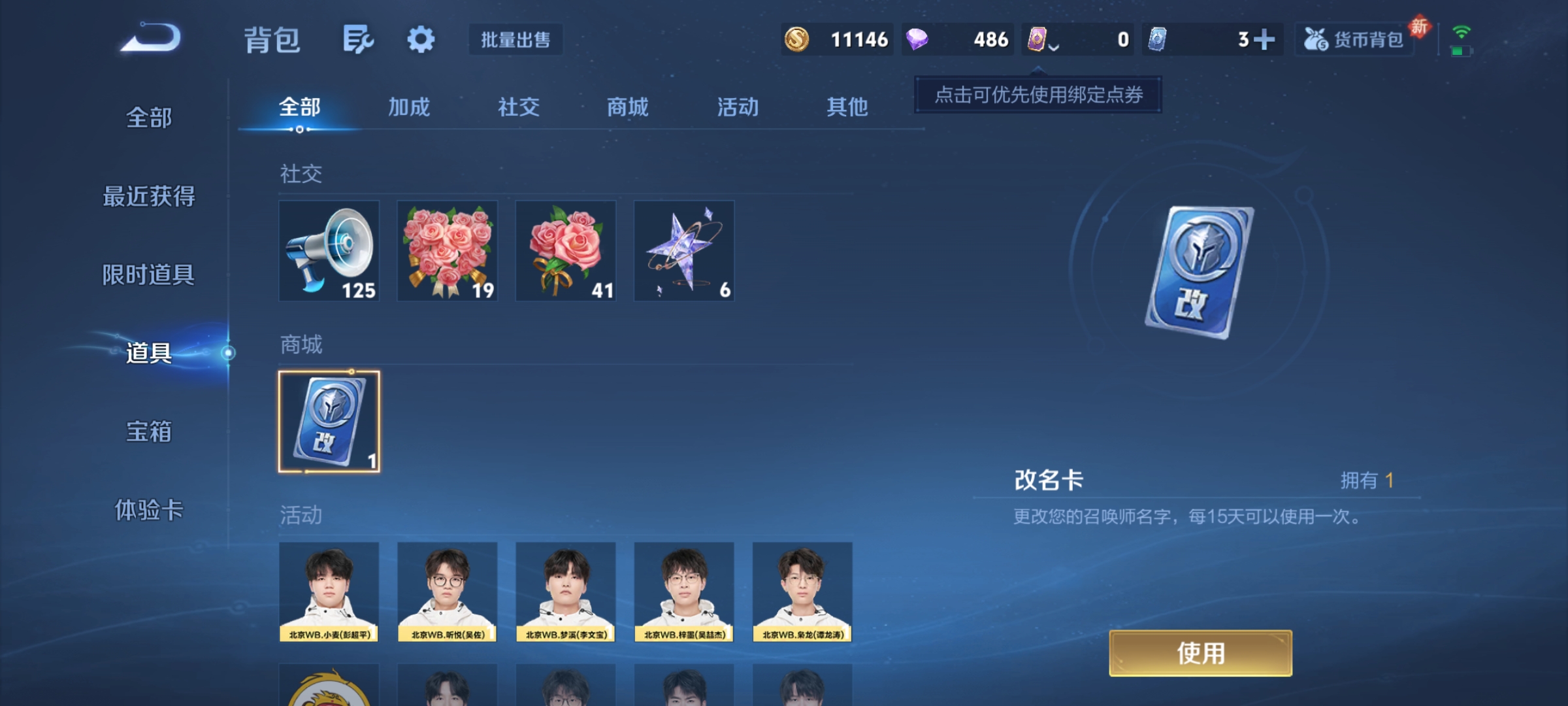Click the purple diamond currency icon

919,39
